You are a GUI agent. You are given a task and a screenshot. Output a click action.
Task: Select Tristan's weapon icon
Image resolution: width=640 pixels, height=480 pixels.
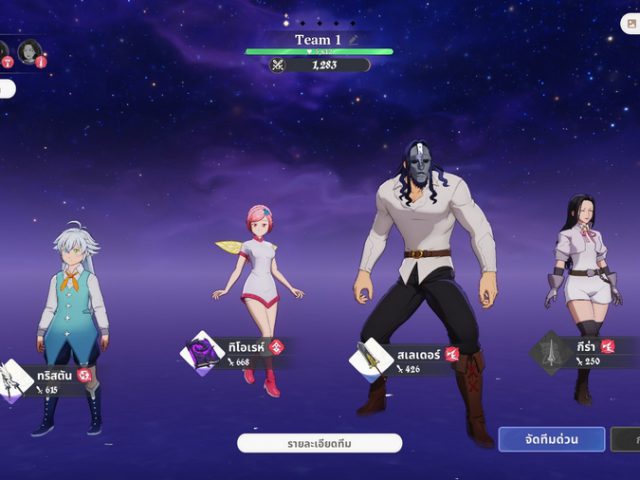point(16,380)
